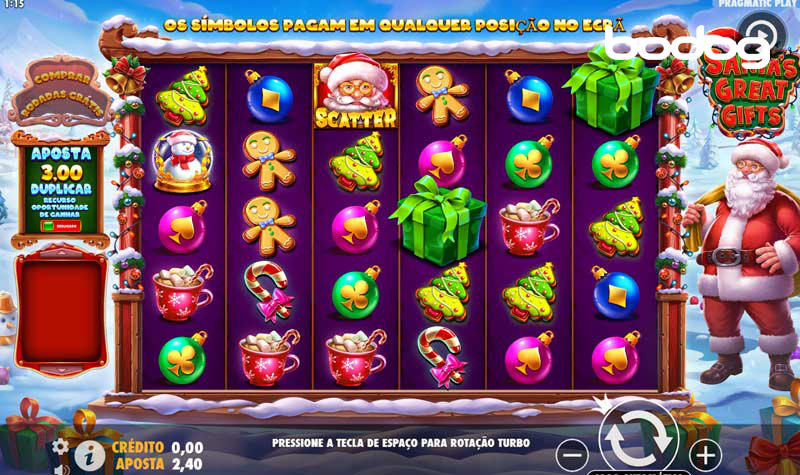
Task: Decrease the bet with the minus button
Action: pos(571,453)
